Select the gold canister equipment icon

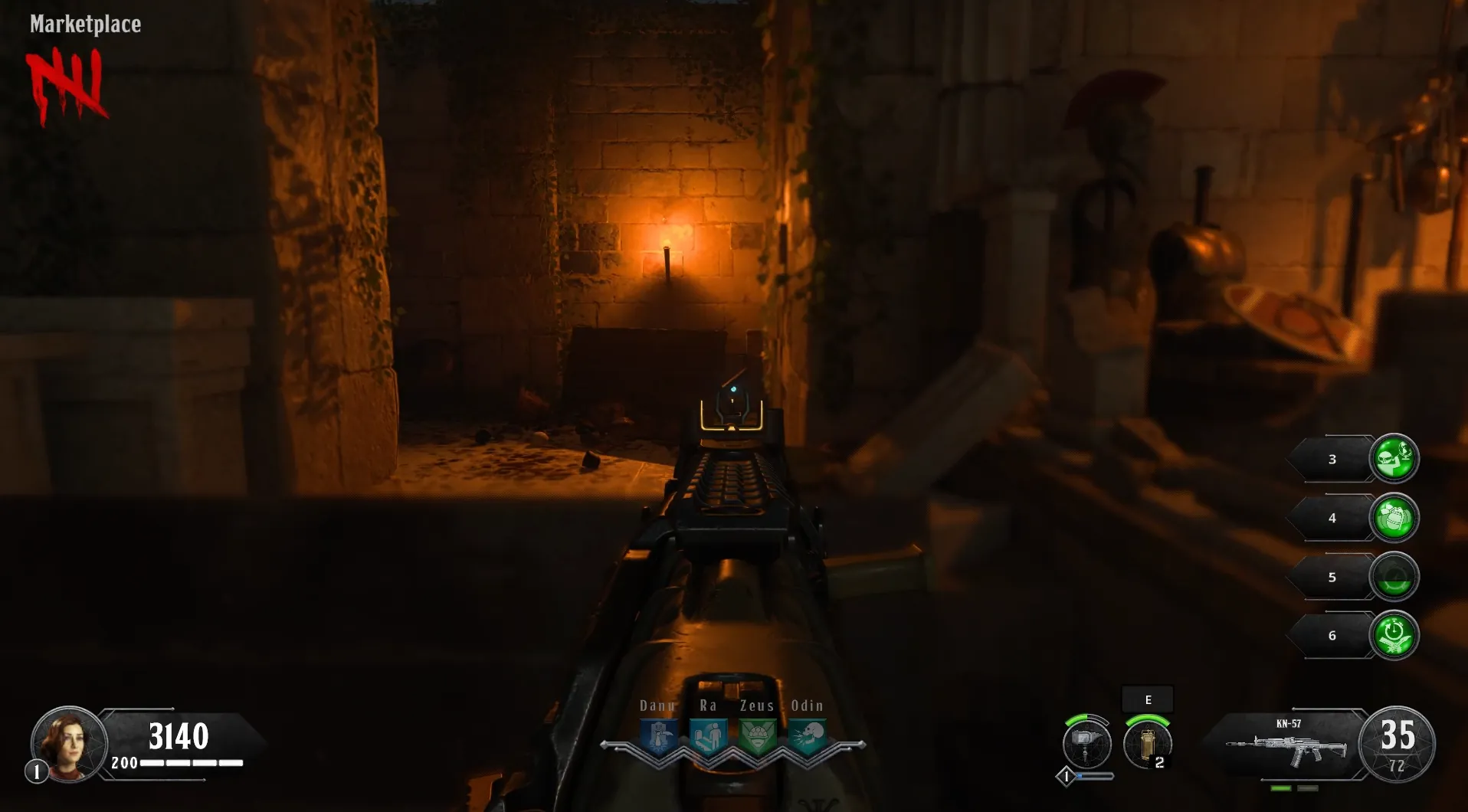pos(1147,743)
